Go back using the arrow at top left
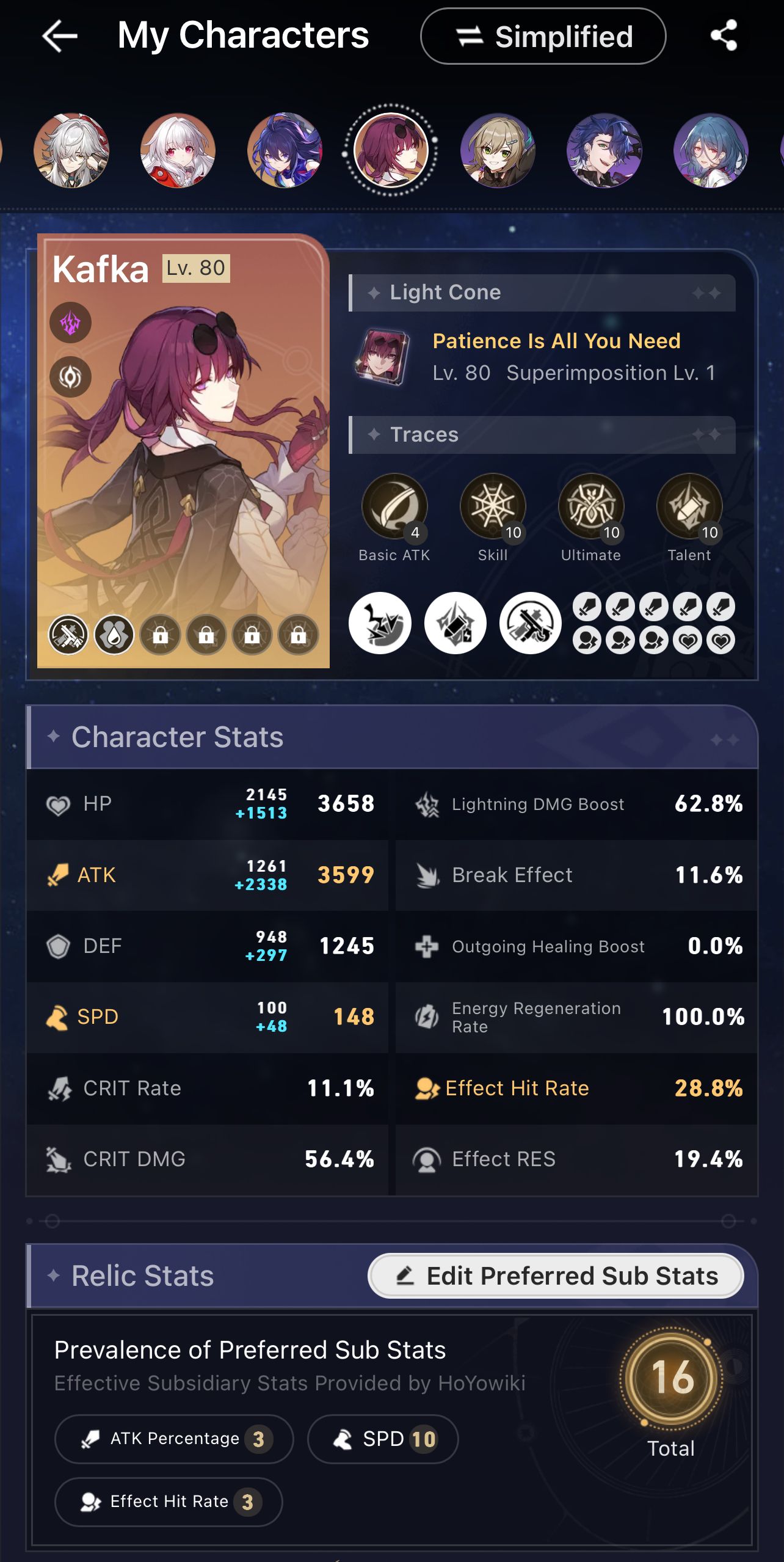 [58, 35]
